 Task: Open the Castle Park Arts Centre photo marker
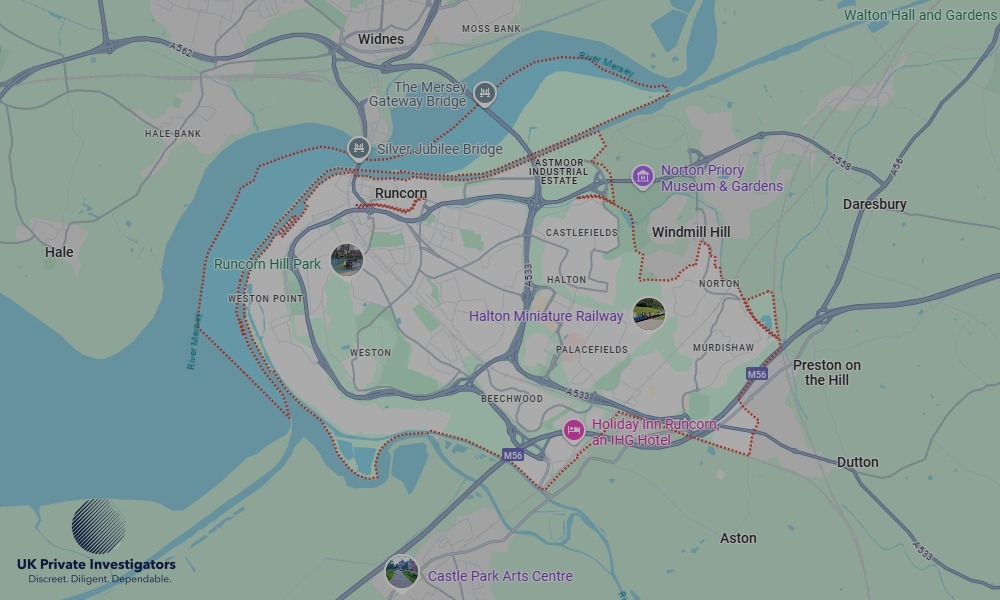point(402,573)
